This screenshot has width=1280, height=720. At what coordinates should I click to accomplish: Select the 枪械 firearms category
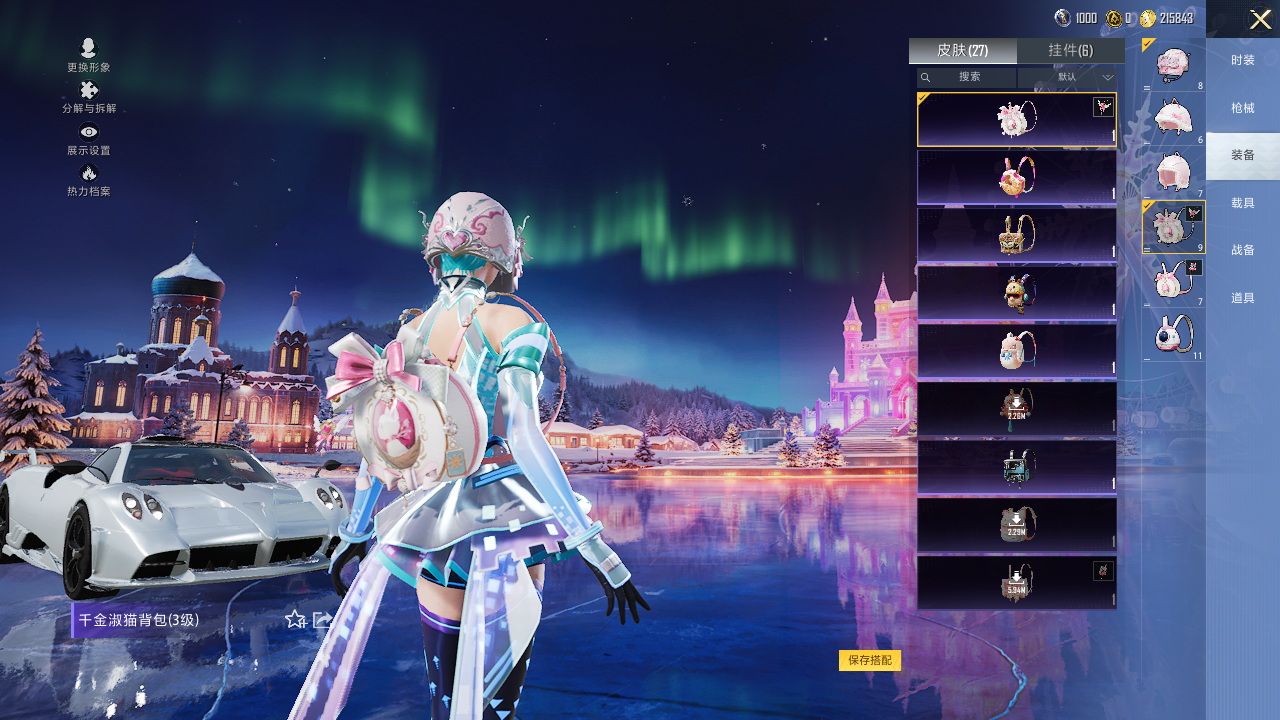tap(1242, 108)
